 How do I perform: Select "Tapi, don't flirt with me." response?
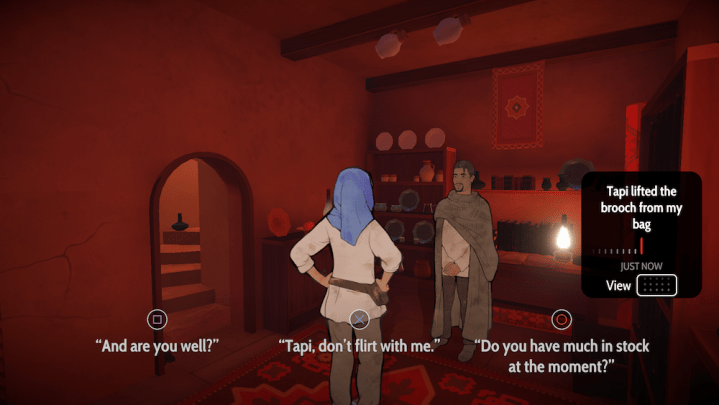coord(359,346)
